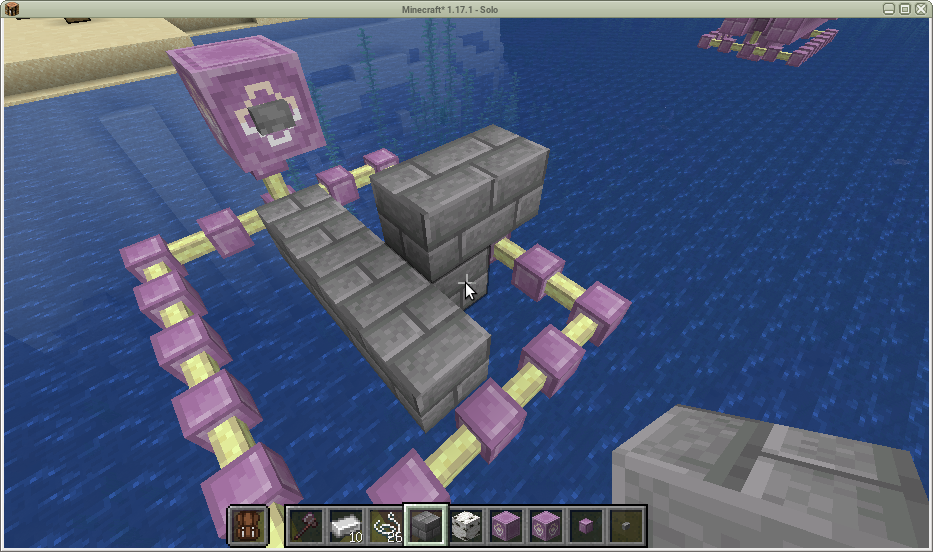Select the backpack in the offhand slot
Screen dimensions: 933x552
tap(246, 524)
